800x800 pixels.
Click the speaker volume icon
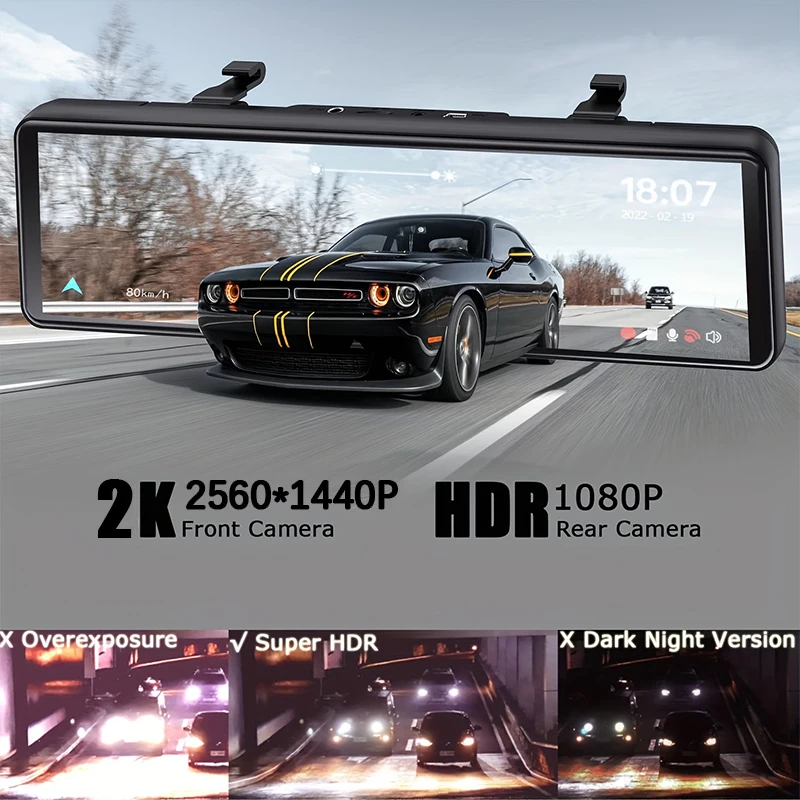pyautogui.click(x=713, y=336)
